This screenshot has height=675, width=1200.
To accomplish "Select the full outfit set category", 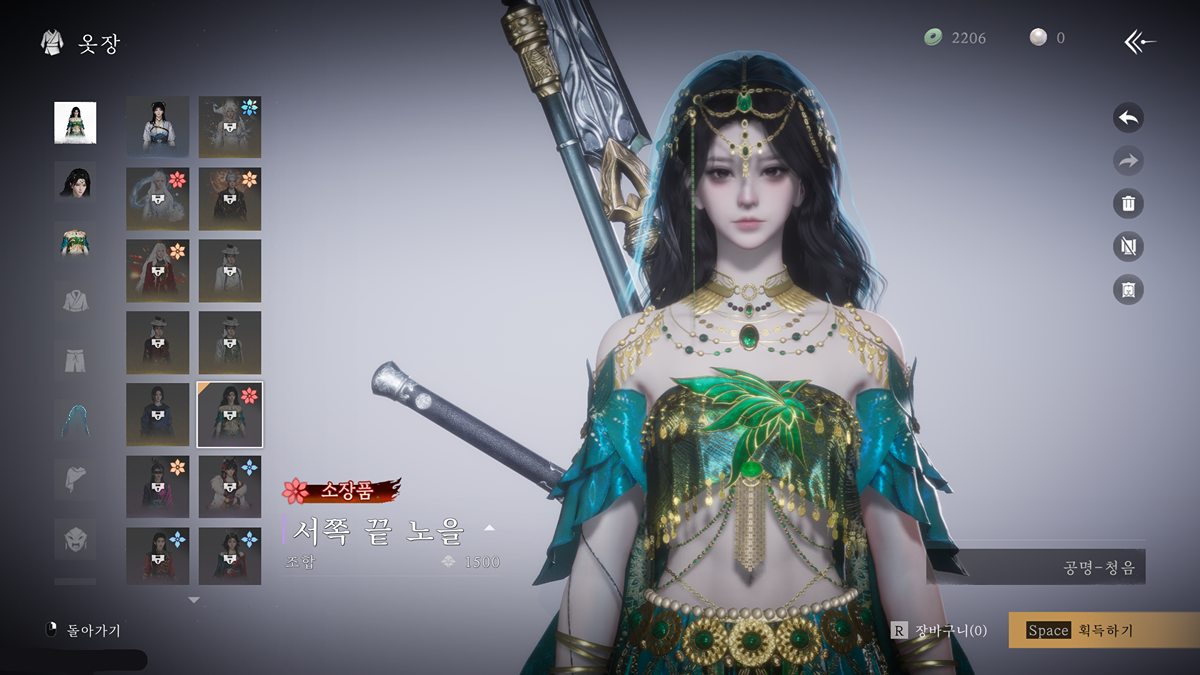I will (x=75, y=123).
